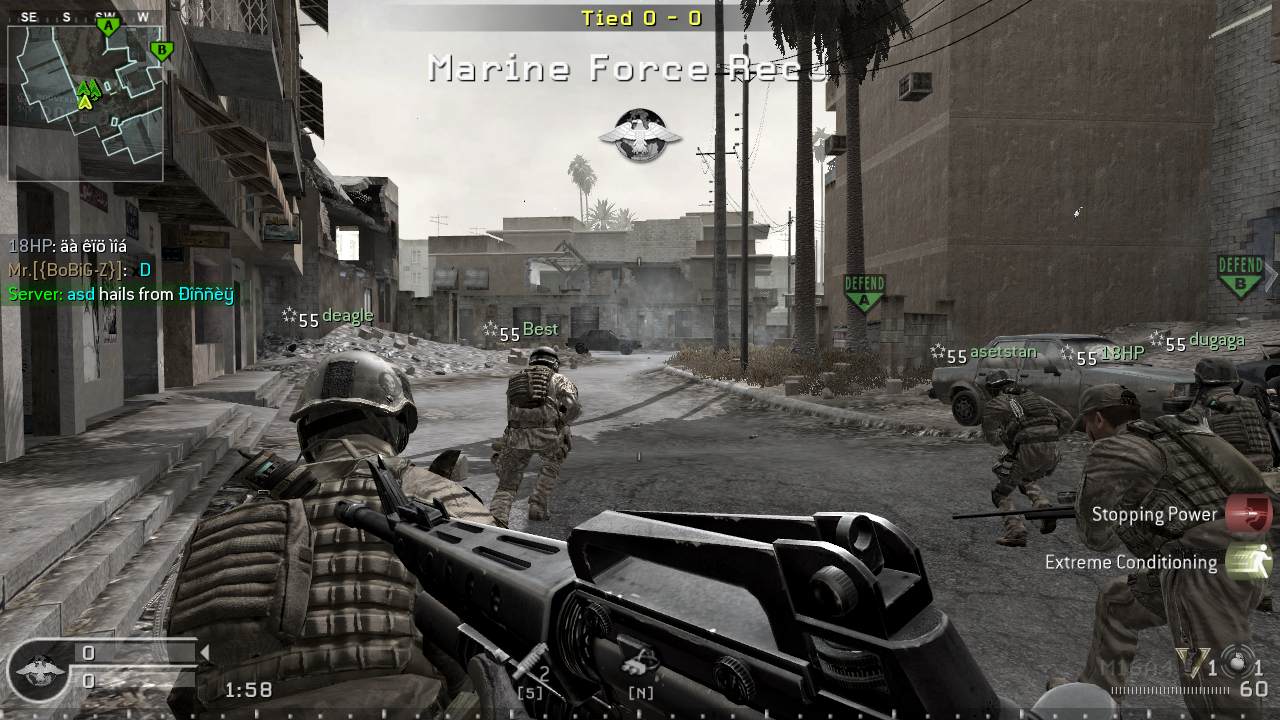
Task: Click the frag grenade icon near ammo
Action: pyautogui.click(x=1237, y=663)
